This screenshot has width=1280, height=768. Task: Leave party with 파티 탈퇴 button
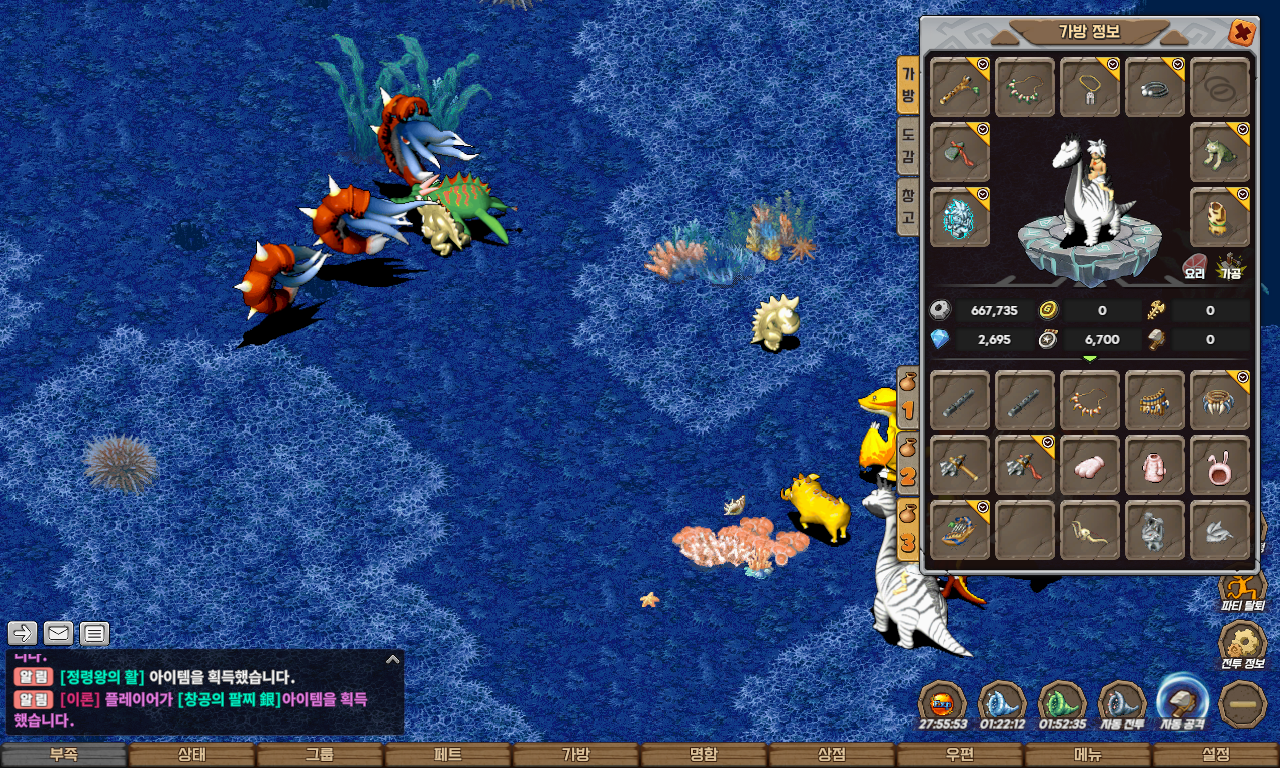tap(1243, 588)
